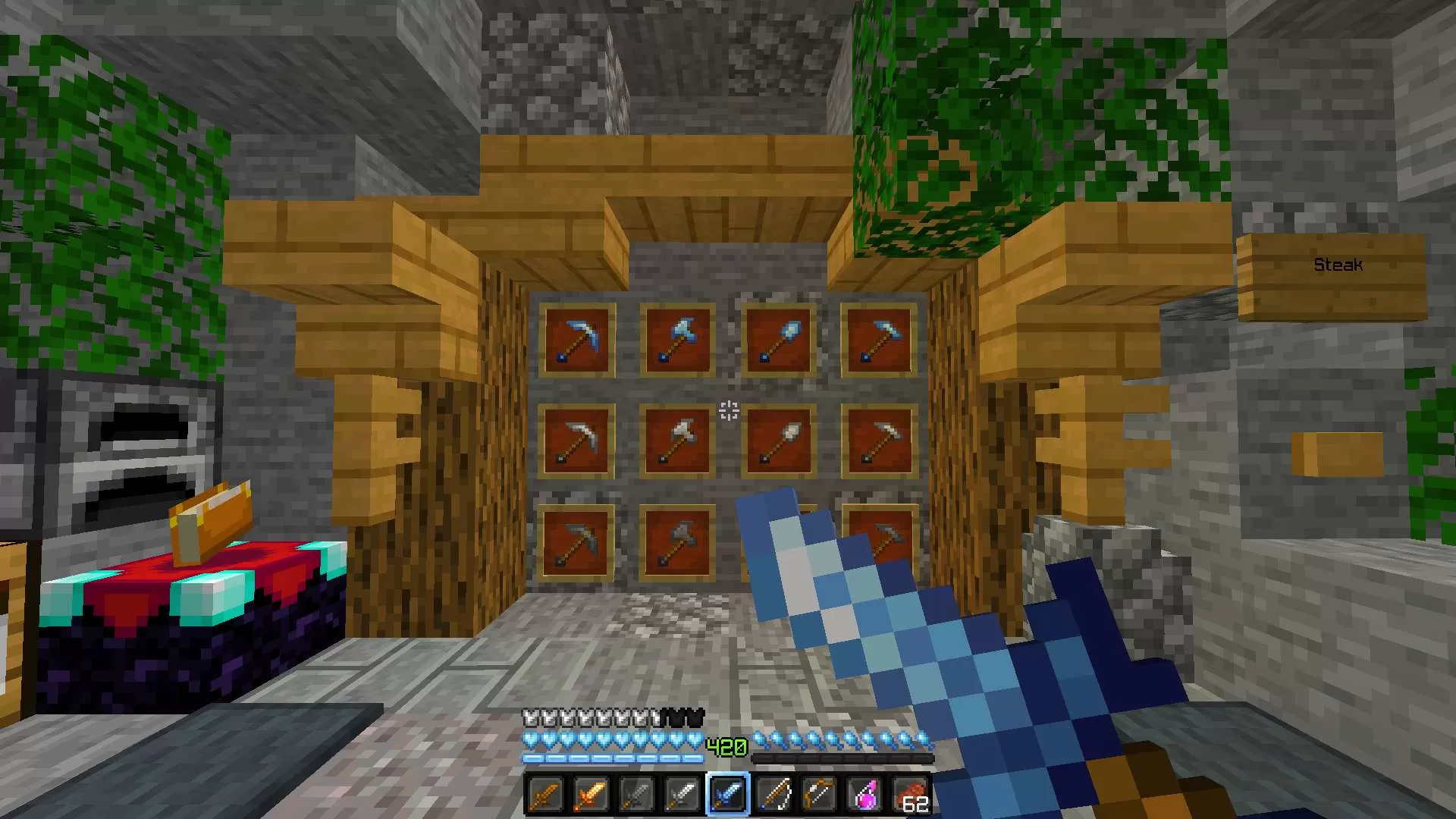
Task: Select the enchanted golden bow
Action: click(819, 795)
